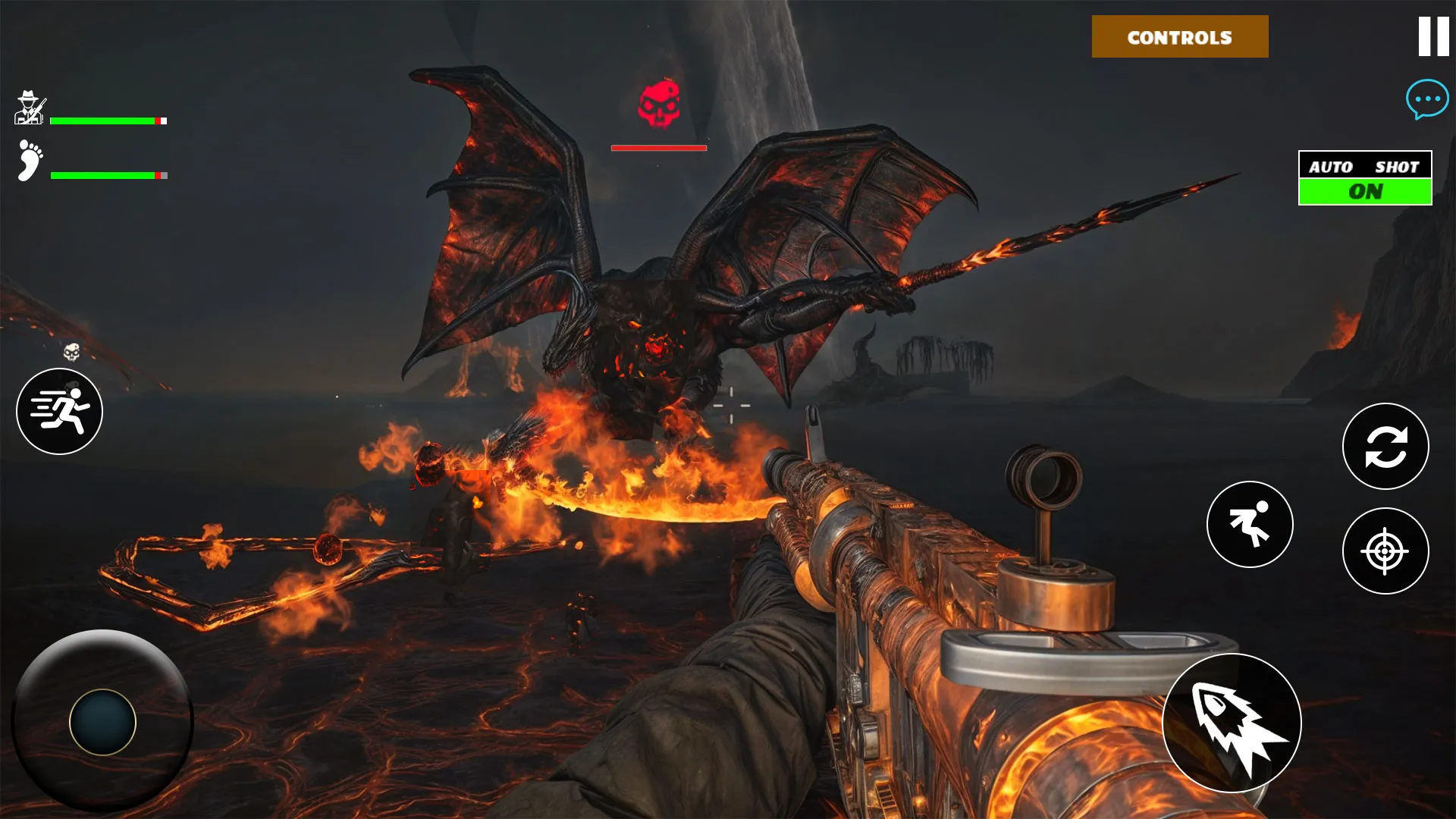Activate the sprint running-man button
The image size is (1456, 819).
coord(59,411)
